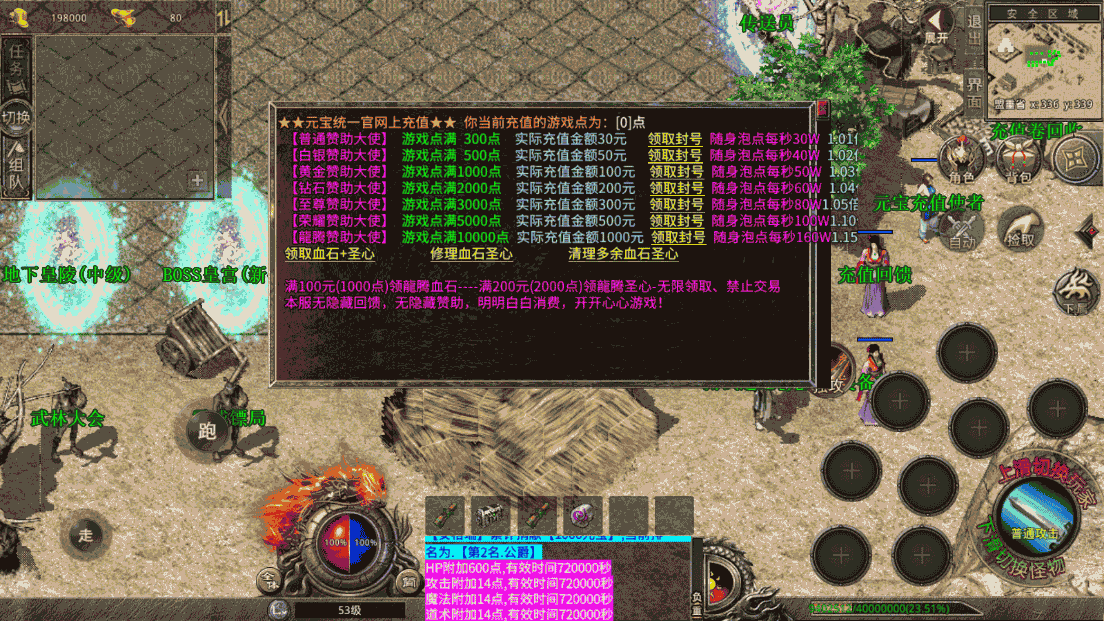
Task: Switch to the 任务 quest tab
Action: click(16, 66)
